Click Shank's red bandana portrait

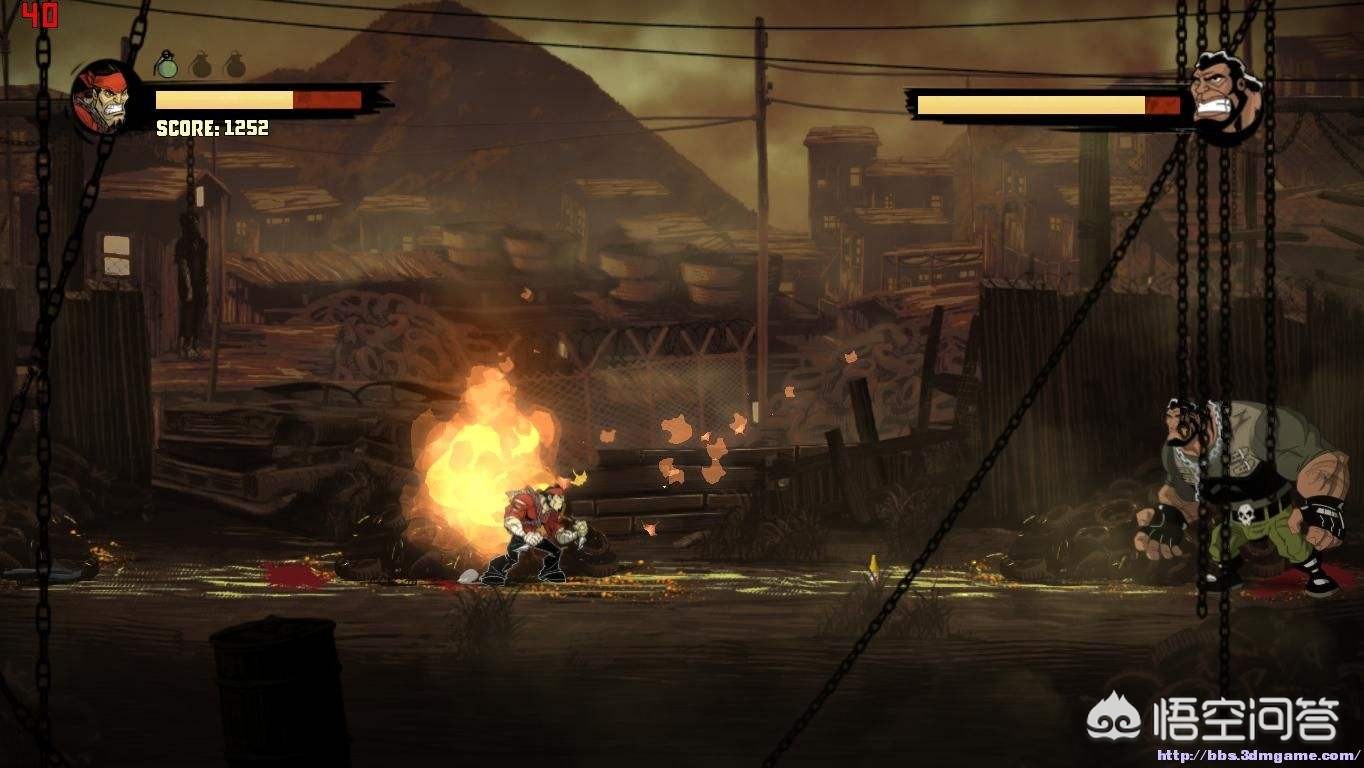click(x=101, y=99)
